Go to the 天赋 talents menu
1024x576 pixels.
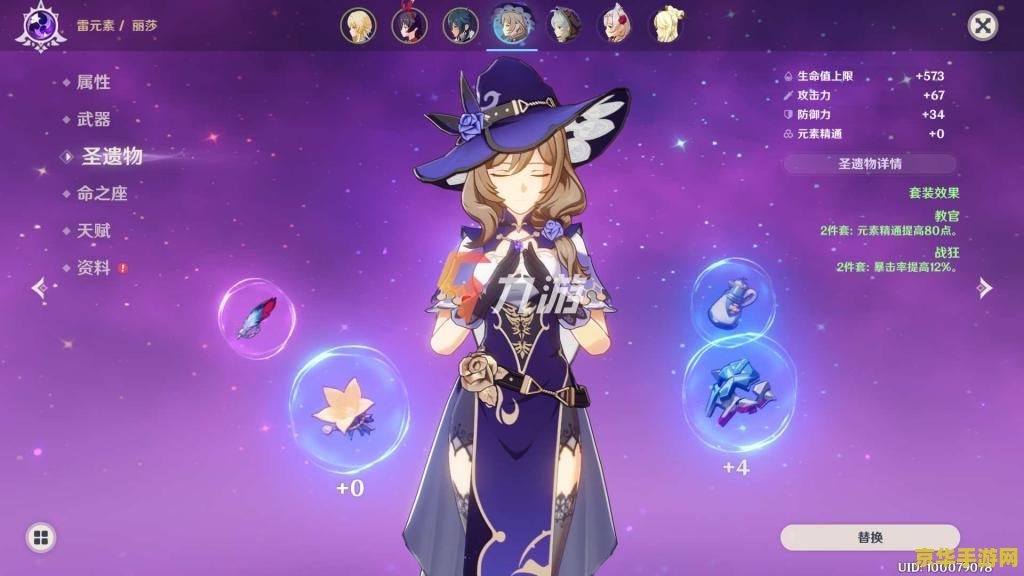click(x=93, y=231)
